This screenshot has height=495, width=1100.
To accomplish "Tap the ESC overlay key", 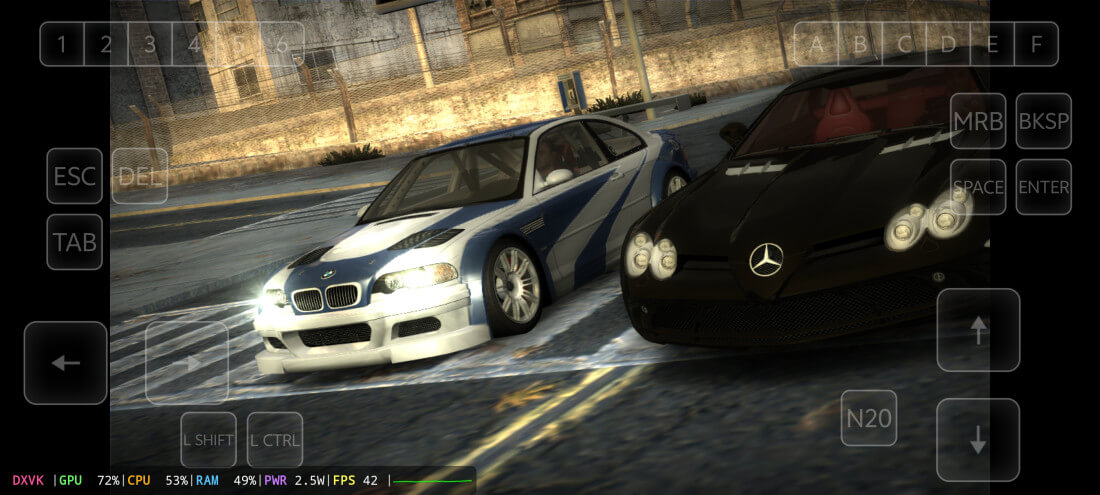I will pos(75,177).
